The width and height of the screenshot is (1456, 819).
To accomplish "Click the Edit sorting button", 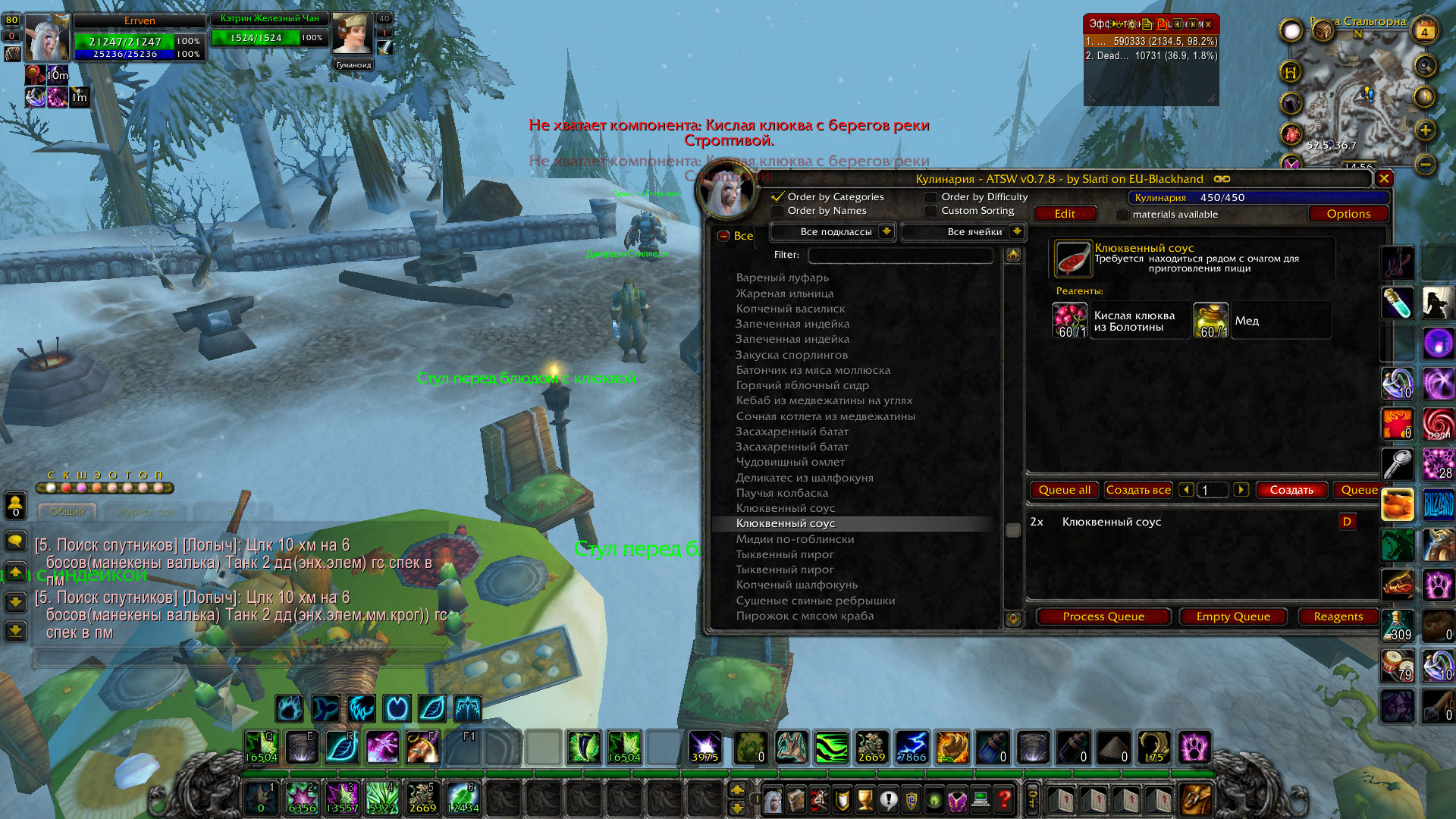I will coord(1065,214).
